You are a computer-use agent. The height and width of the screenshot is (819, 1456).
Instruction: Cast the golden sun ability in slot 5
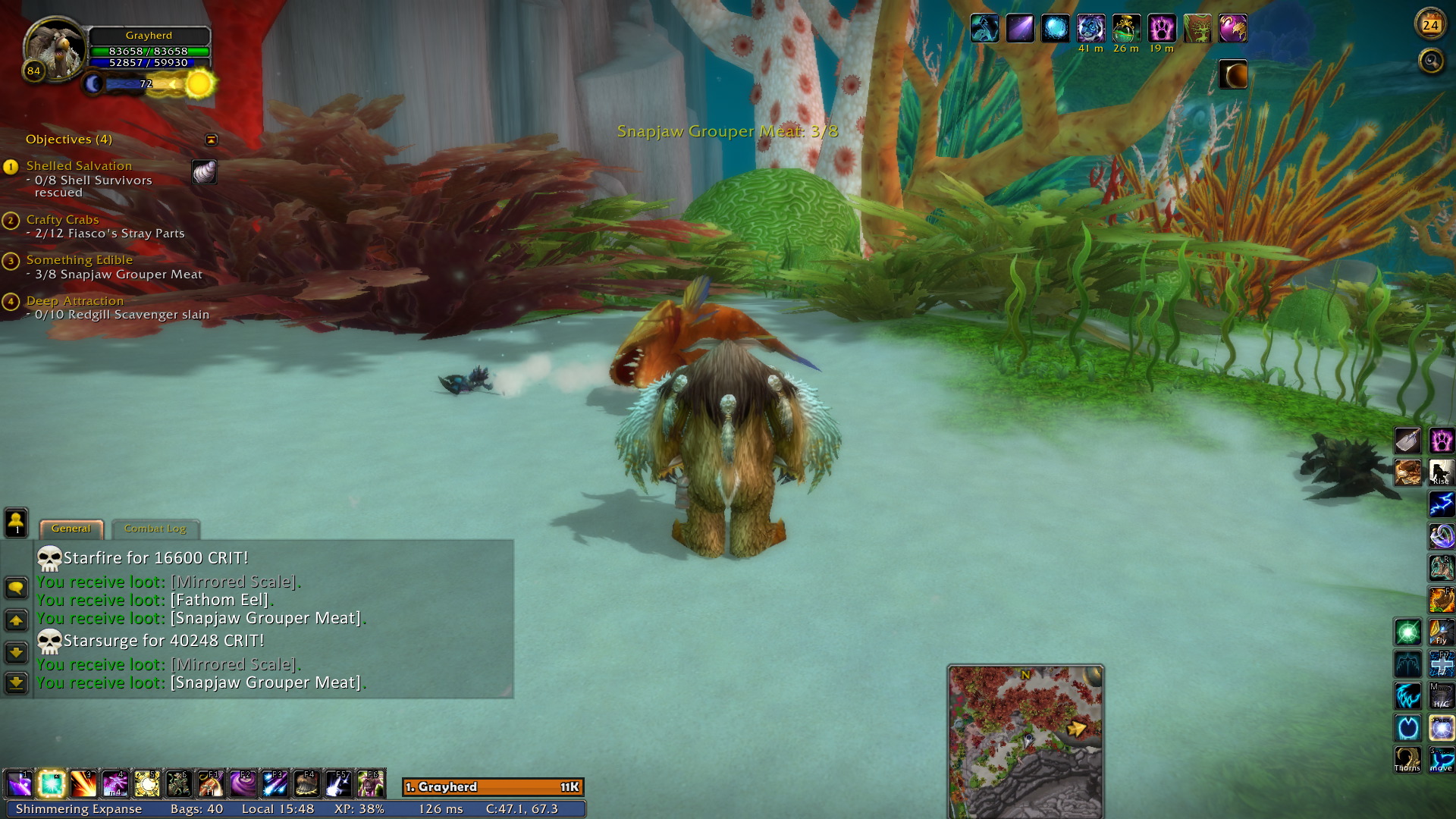pos(147,784)
